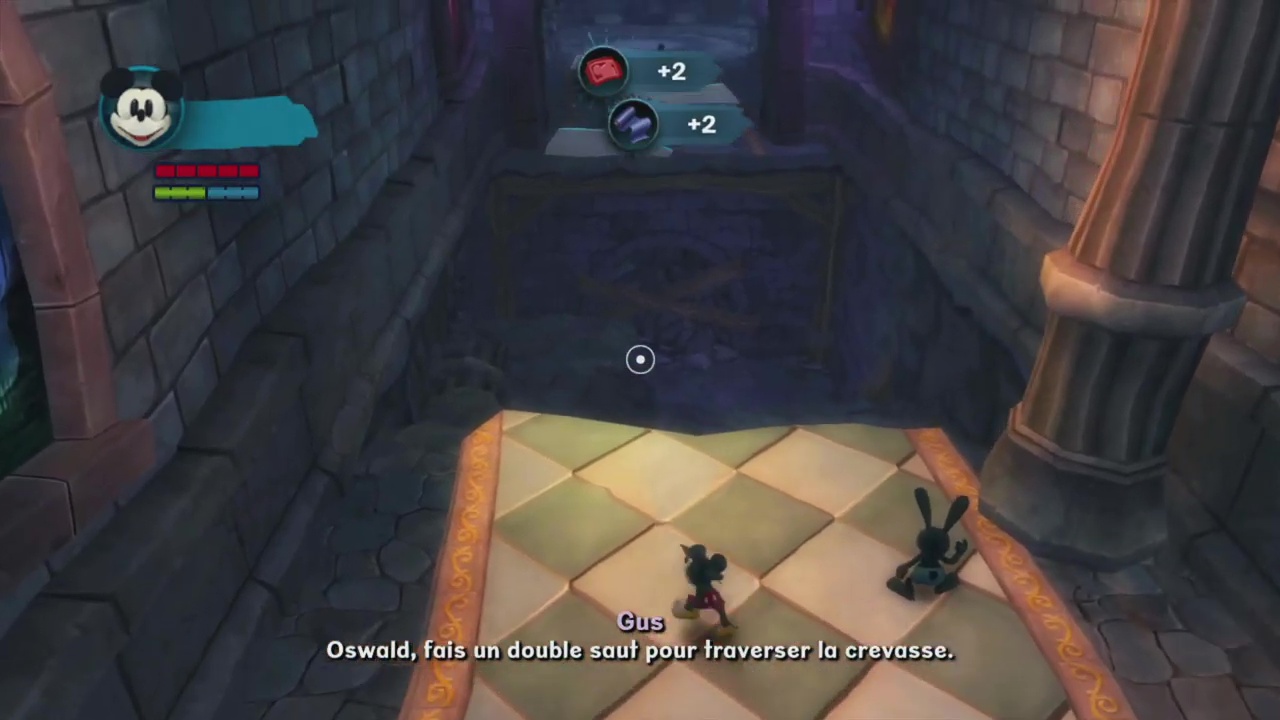This screenshot has width=1280, height=720.
Task: Click the +2 label beside the red sketch
Action: click(670, 71)
